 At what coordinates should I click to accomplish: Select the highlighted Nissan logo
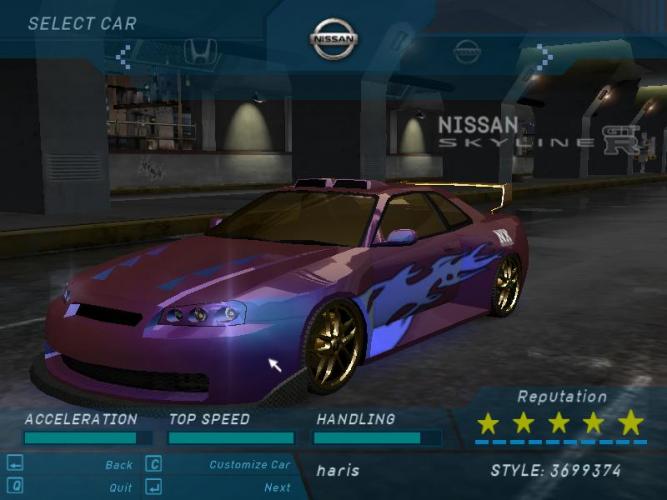[x=333, y=40]
